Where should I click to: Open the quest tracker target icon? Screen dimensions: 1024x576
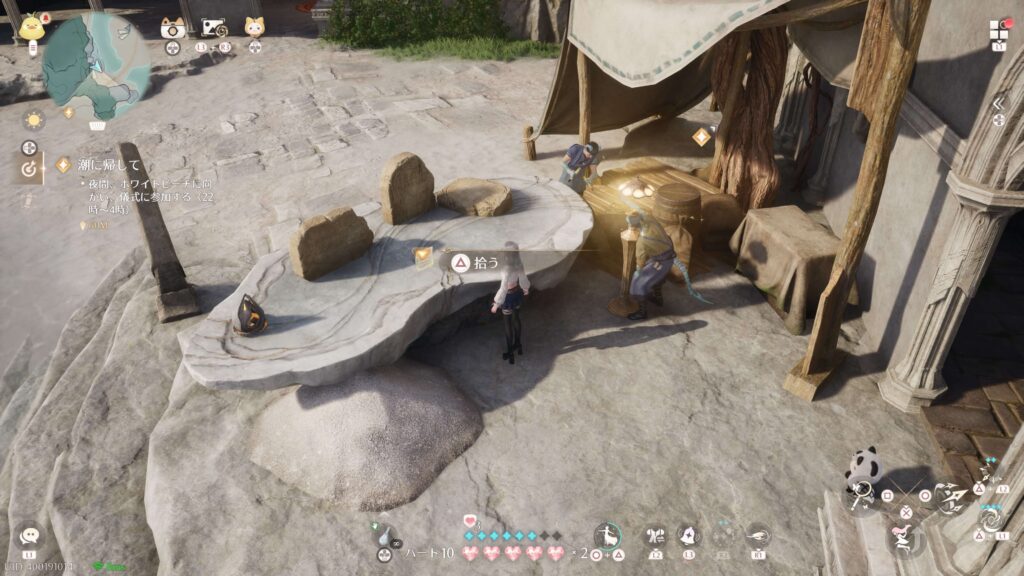(x=29, y=170)
